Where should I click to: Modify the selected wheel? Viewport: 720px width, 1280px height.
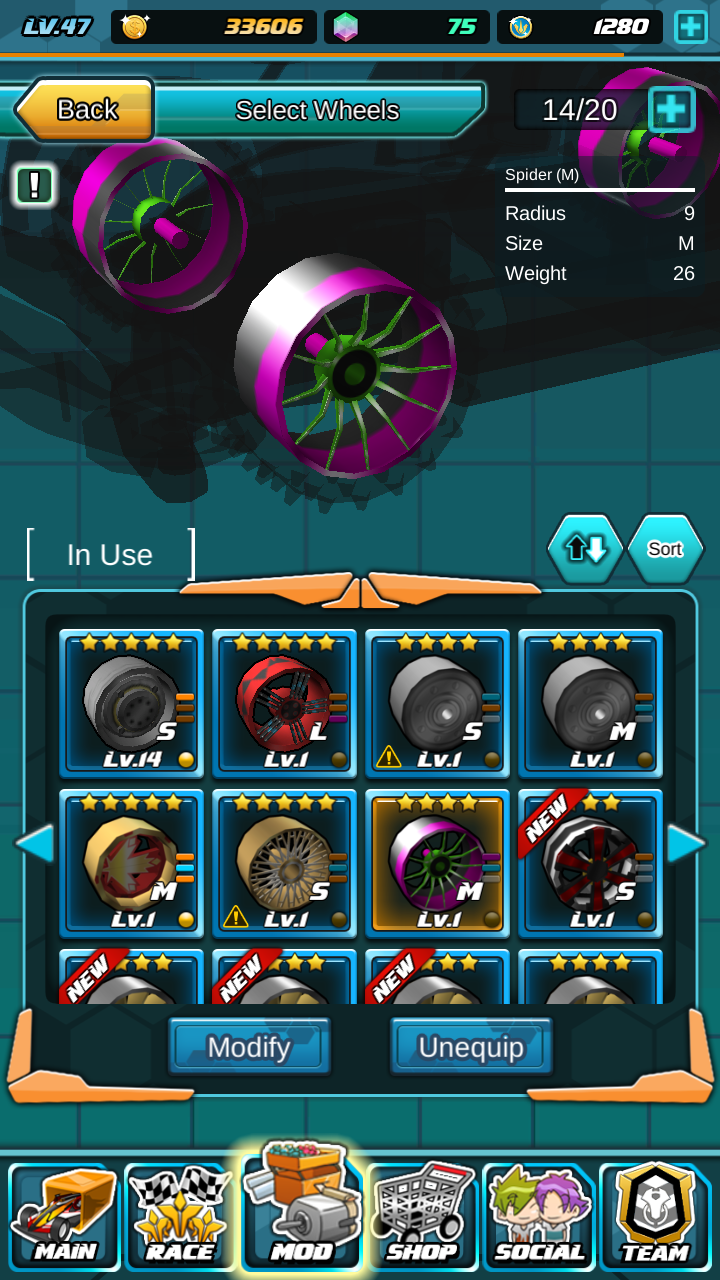tap(249, 1047)
